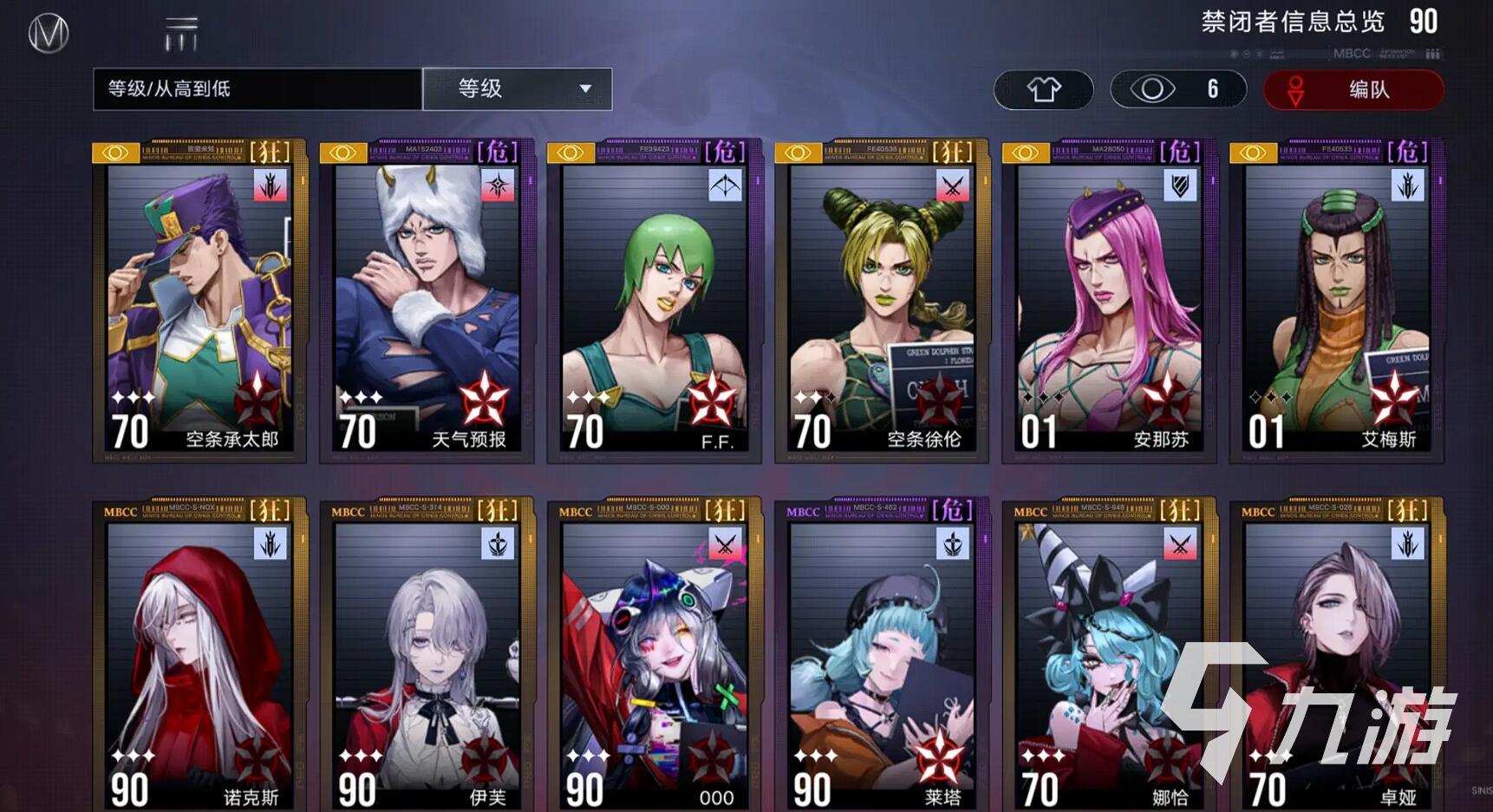Click the M logo in the corner
The image size is (1493, 812).
click(49, 35)
